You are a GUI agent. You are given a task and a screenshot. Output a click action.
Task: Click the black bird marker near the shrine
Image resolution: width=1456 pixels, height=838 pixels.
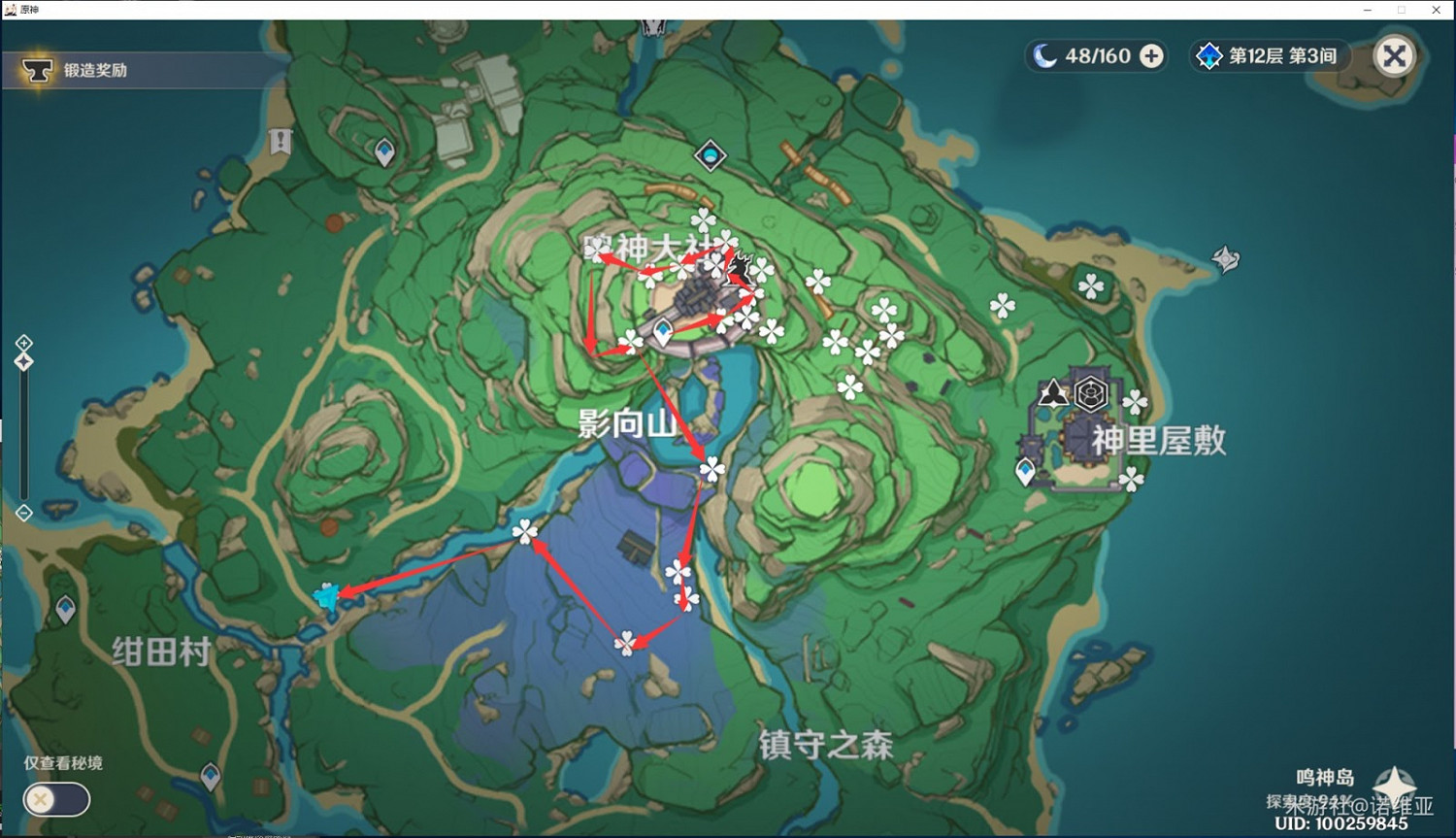741,264
